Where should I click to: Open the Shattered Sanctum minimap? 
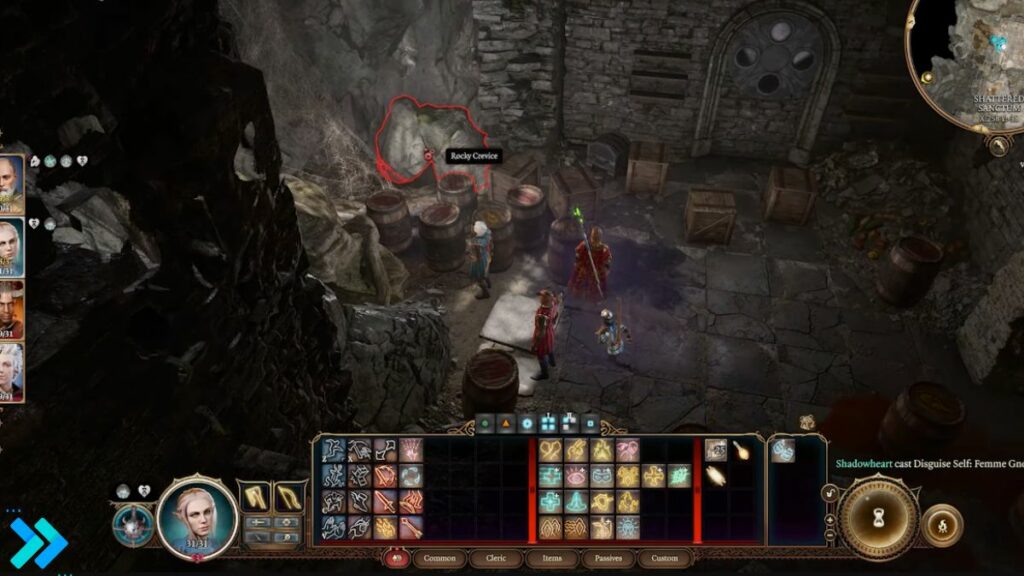point(970,60)
